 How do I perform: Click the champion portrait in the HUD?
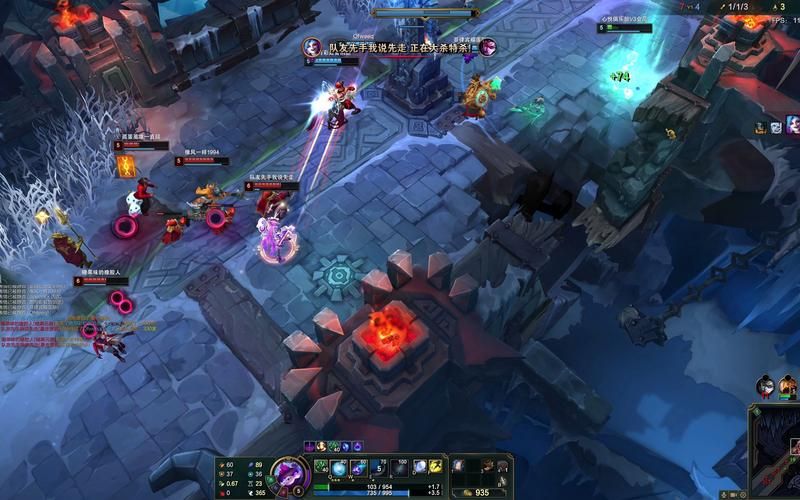[289, 474]
